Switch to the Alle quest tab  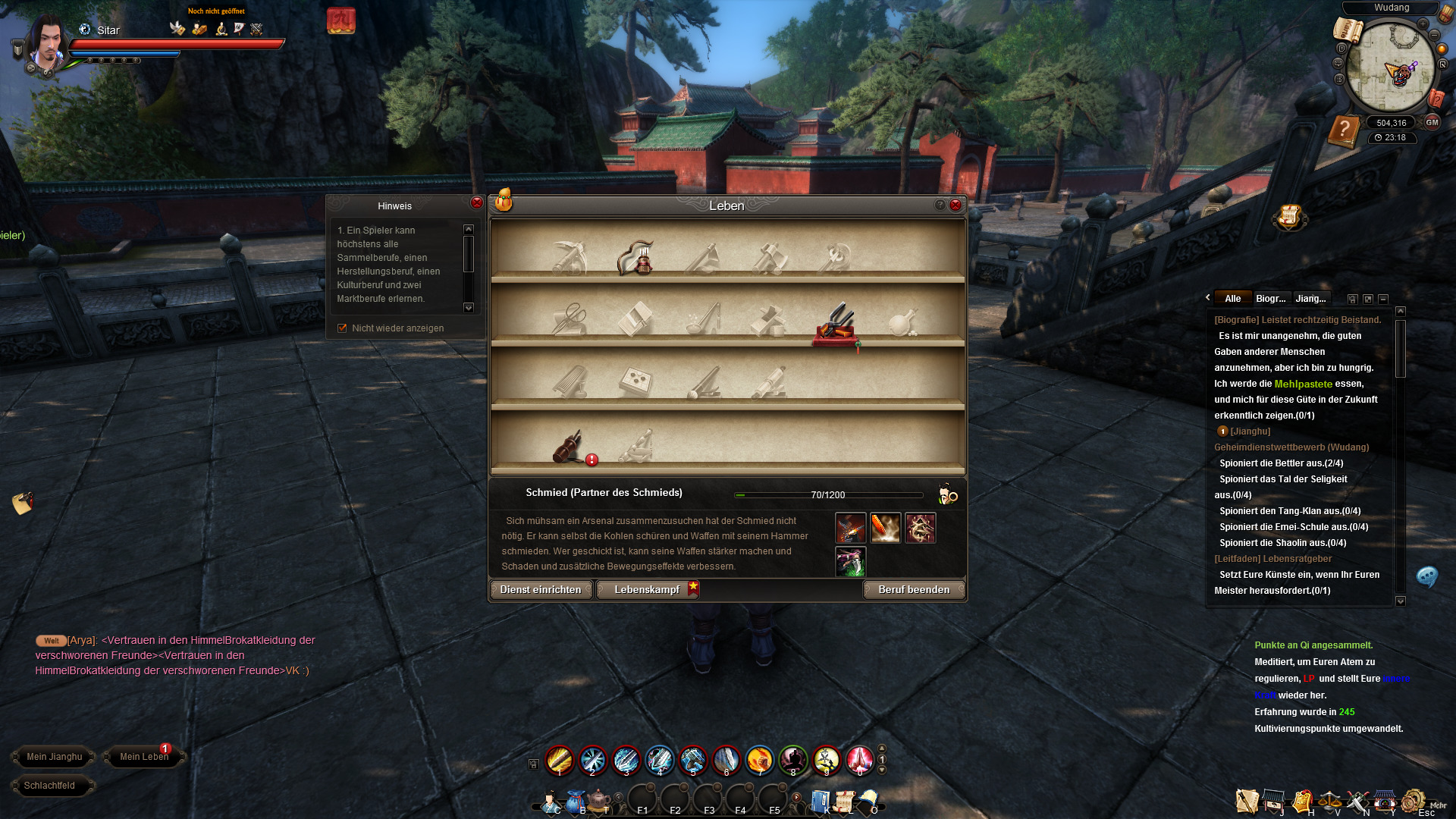point(1233,299)
